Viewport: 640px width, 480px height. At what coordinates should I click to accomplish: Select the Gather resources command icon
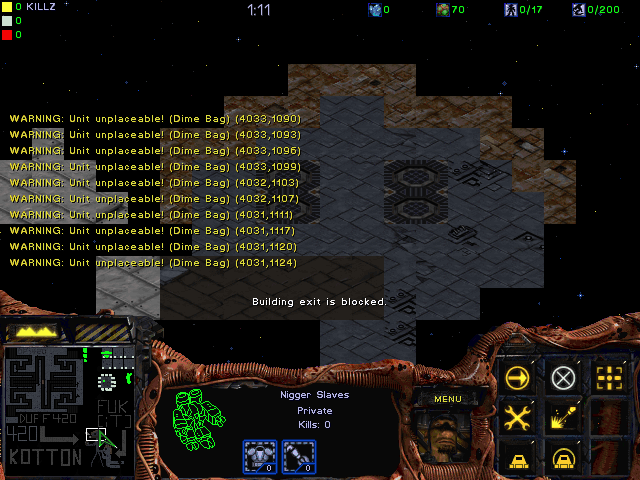[x=564, y=418]
